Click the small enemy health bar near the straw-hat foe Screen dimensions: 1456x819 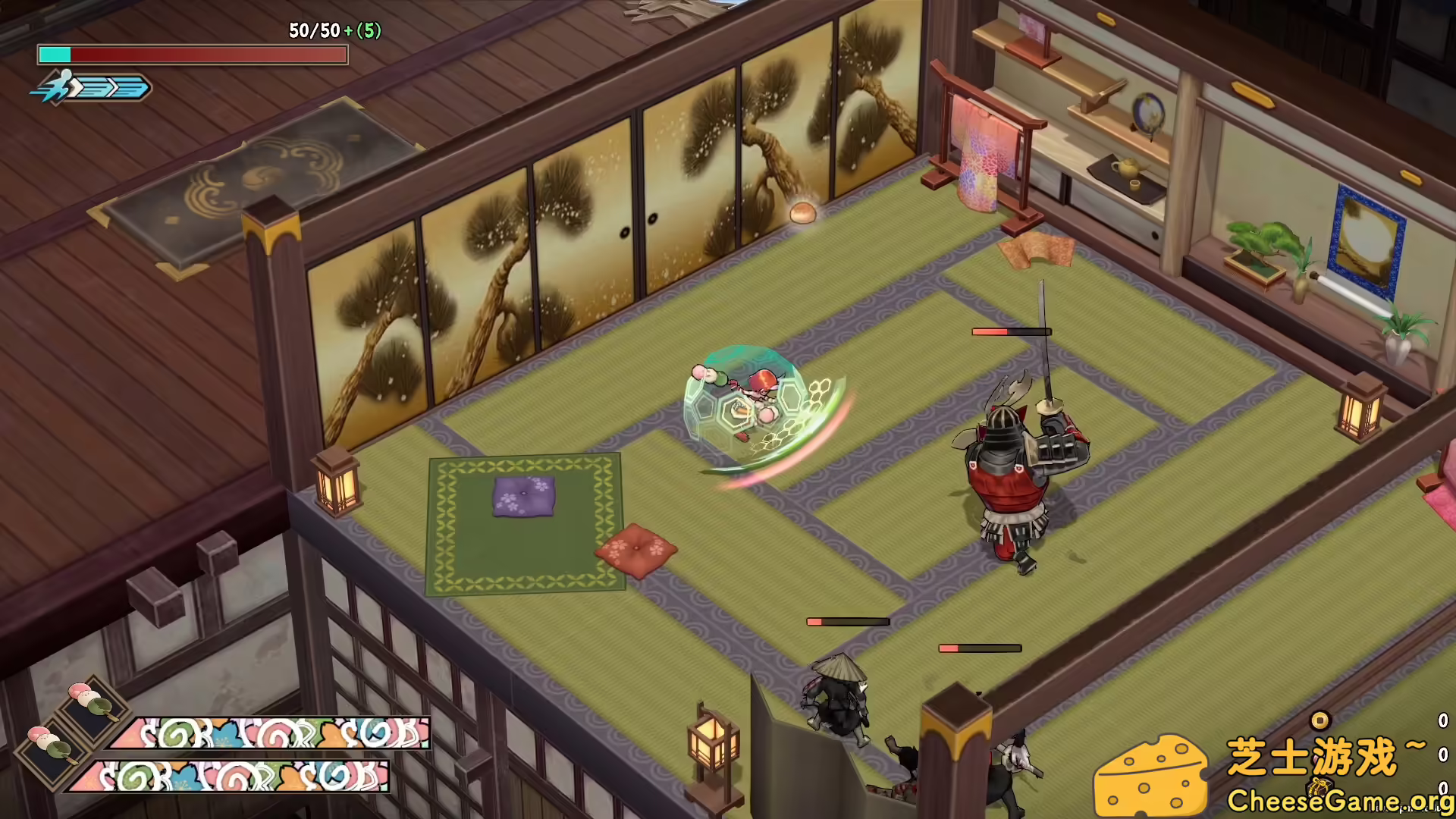(x=849, y=621)
